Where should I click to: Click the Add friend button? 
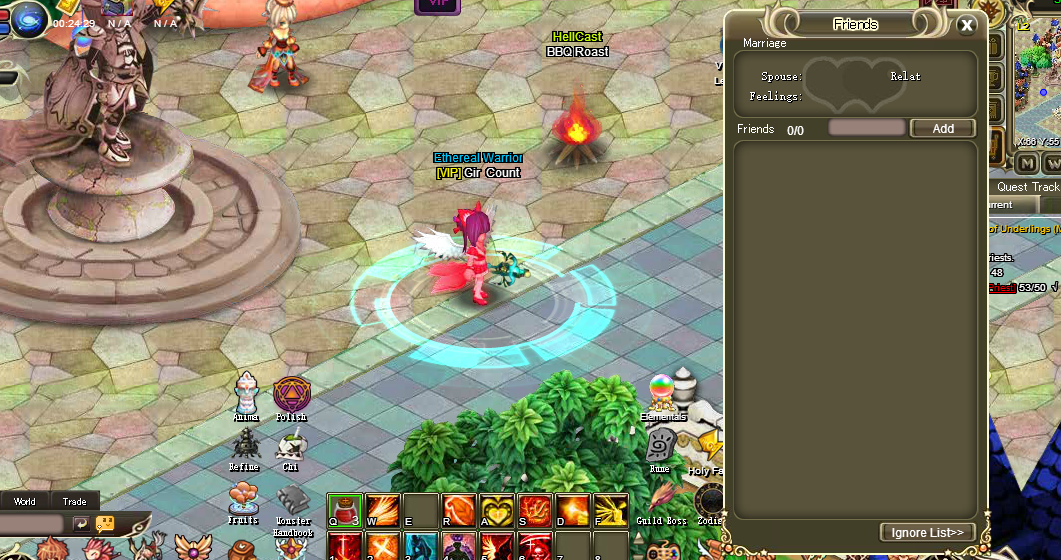[x=942, y=128]
